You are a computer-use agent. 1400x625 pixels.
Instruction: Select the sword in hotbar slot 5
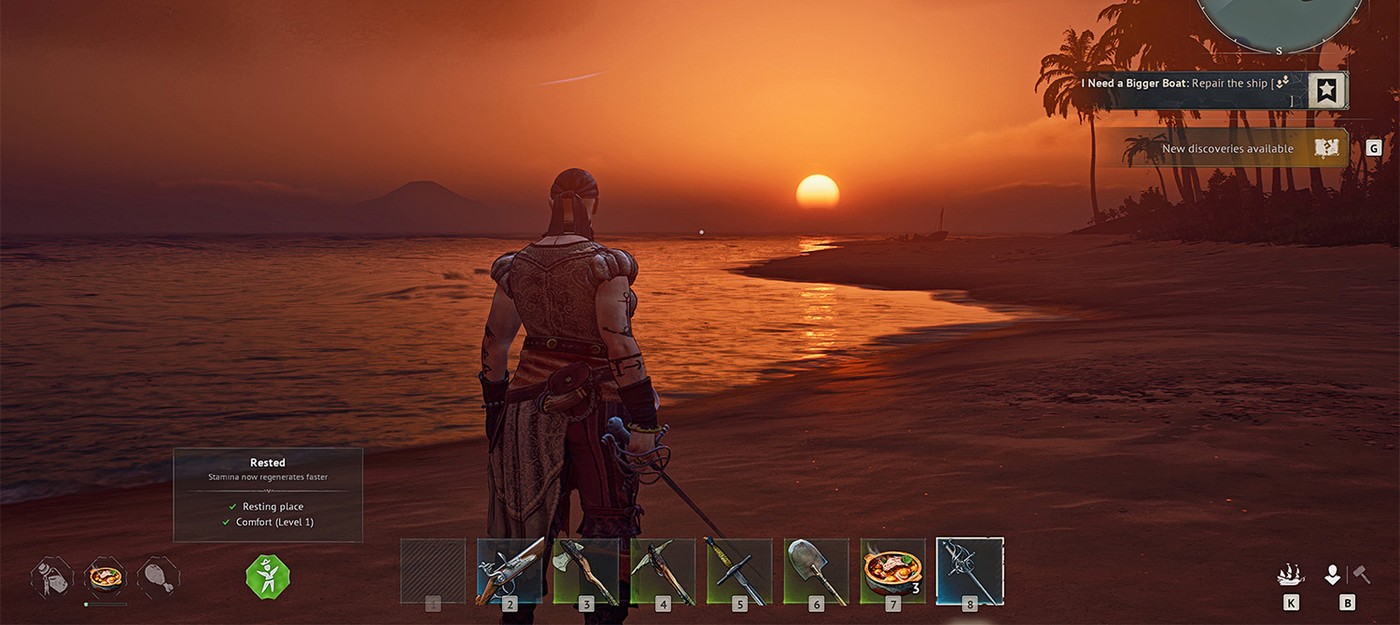click(x=740, y=571)
